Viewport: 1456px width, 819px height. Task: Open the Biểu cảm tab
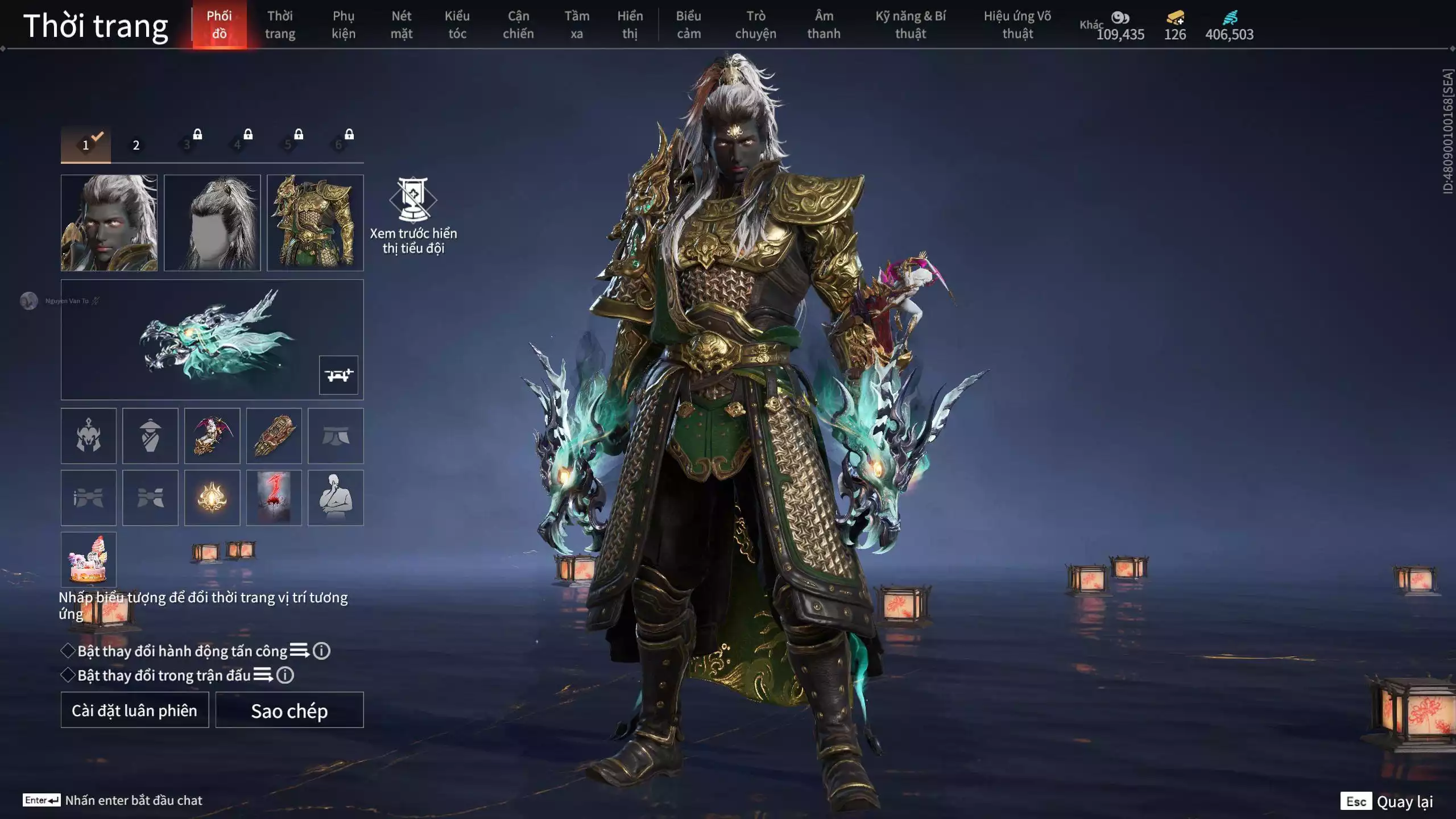pos(688,24)
